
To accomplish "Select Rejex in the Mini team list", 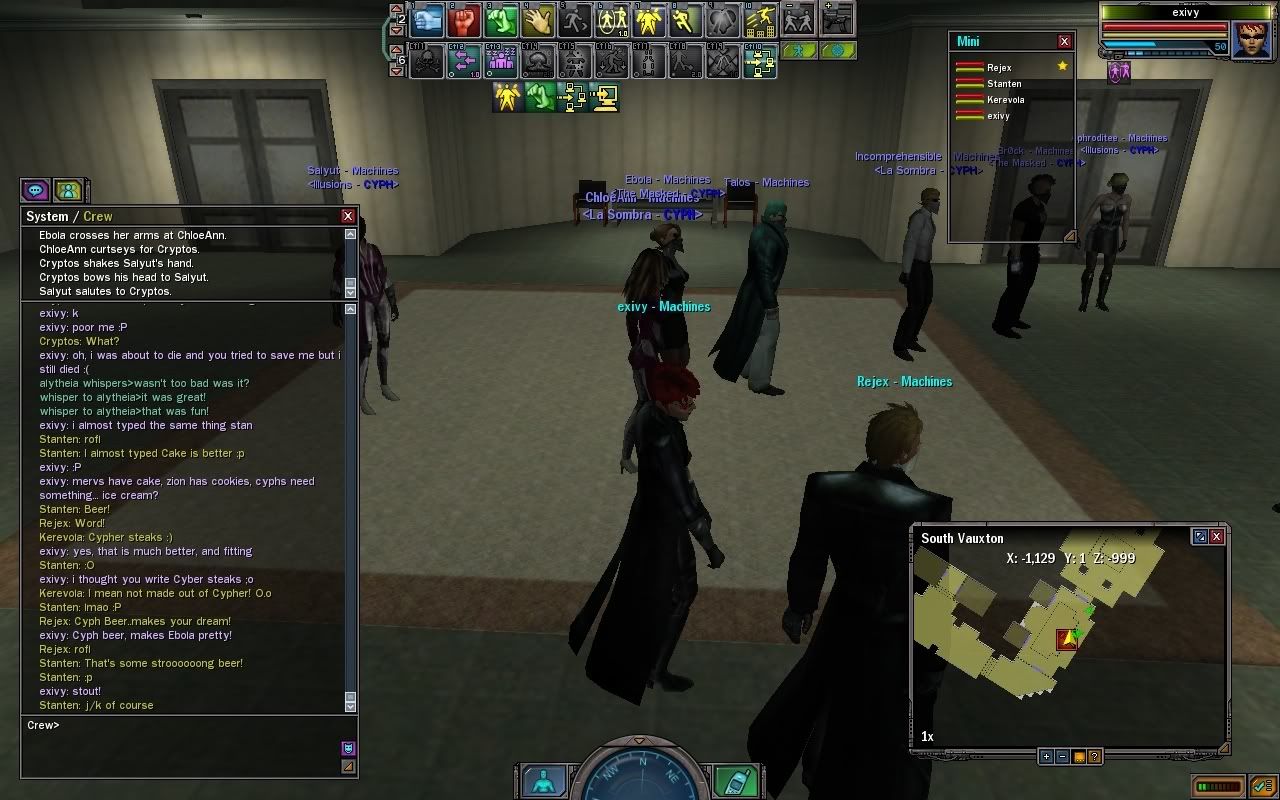I will 999,68.
